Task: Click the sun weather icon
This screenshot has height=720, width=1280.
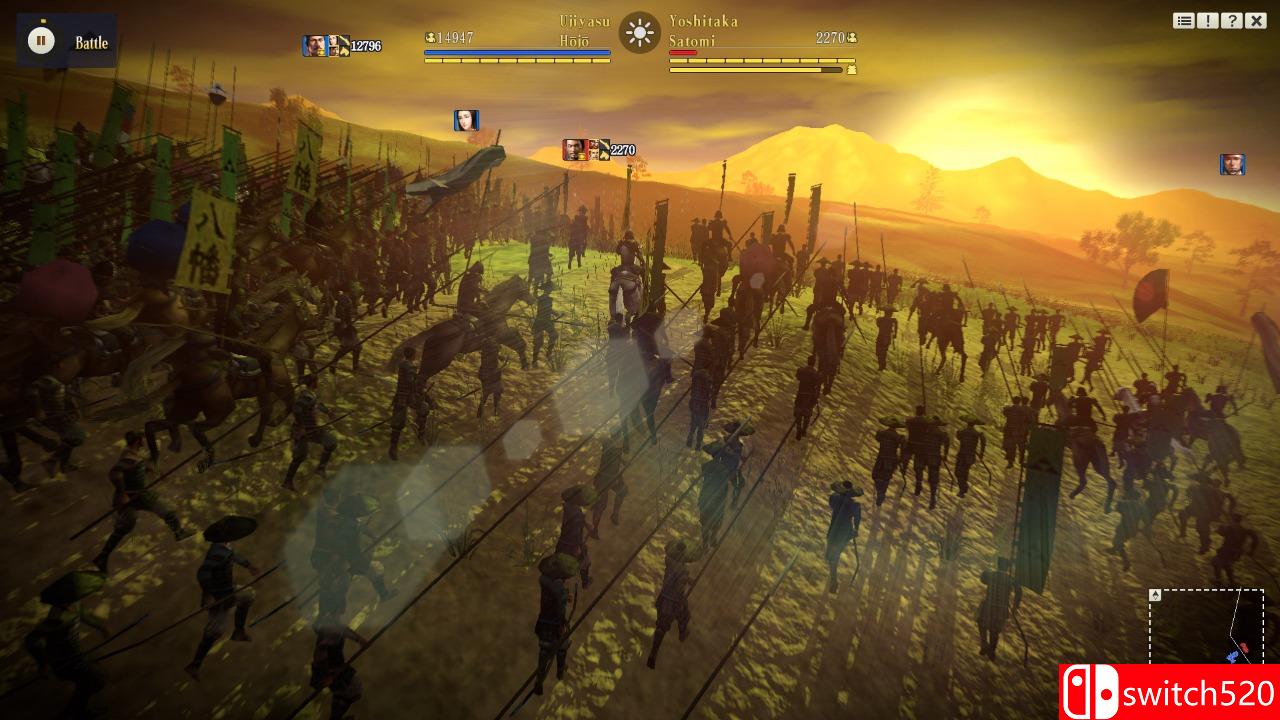Action: (639, 33)
